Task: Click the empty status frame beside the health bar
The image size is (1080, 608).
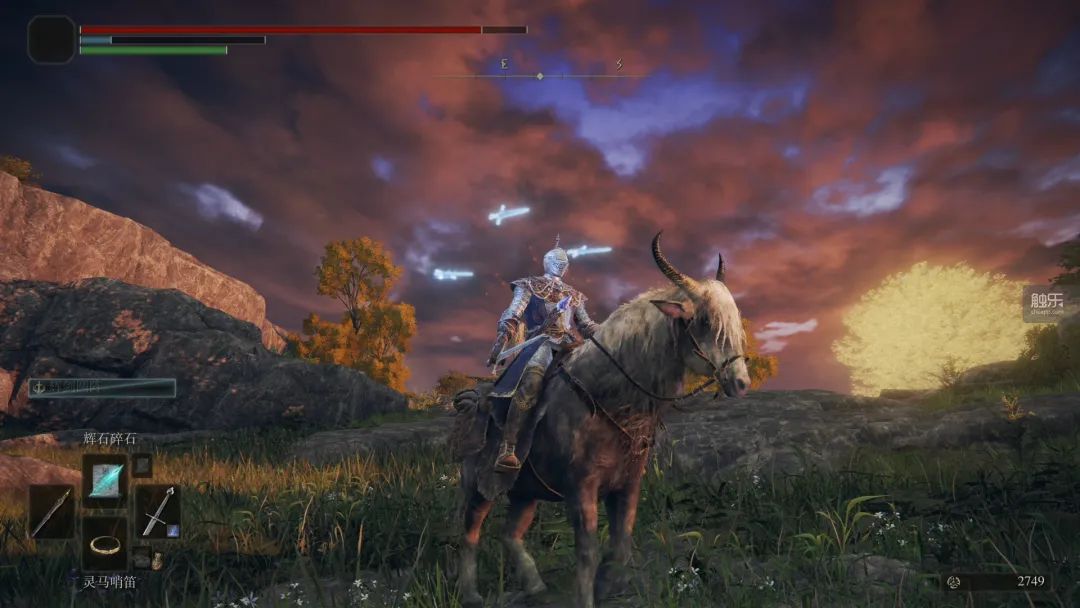Action: [x=51, y=40]
